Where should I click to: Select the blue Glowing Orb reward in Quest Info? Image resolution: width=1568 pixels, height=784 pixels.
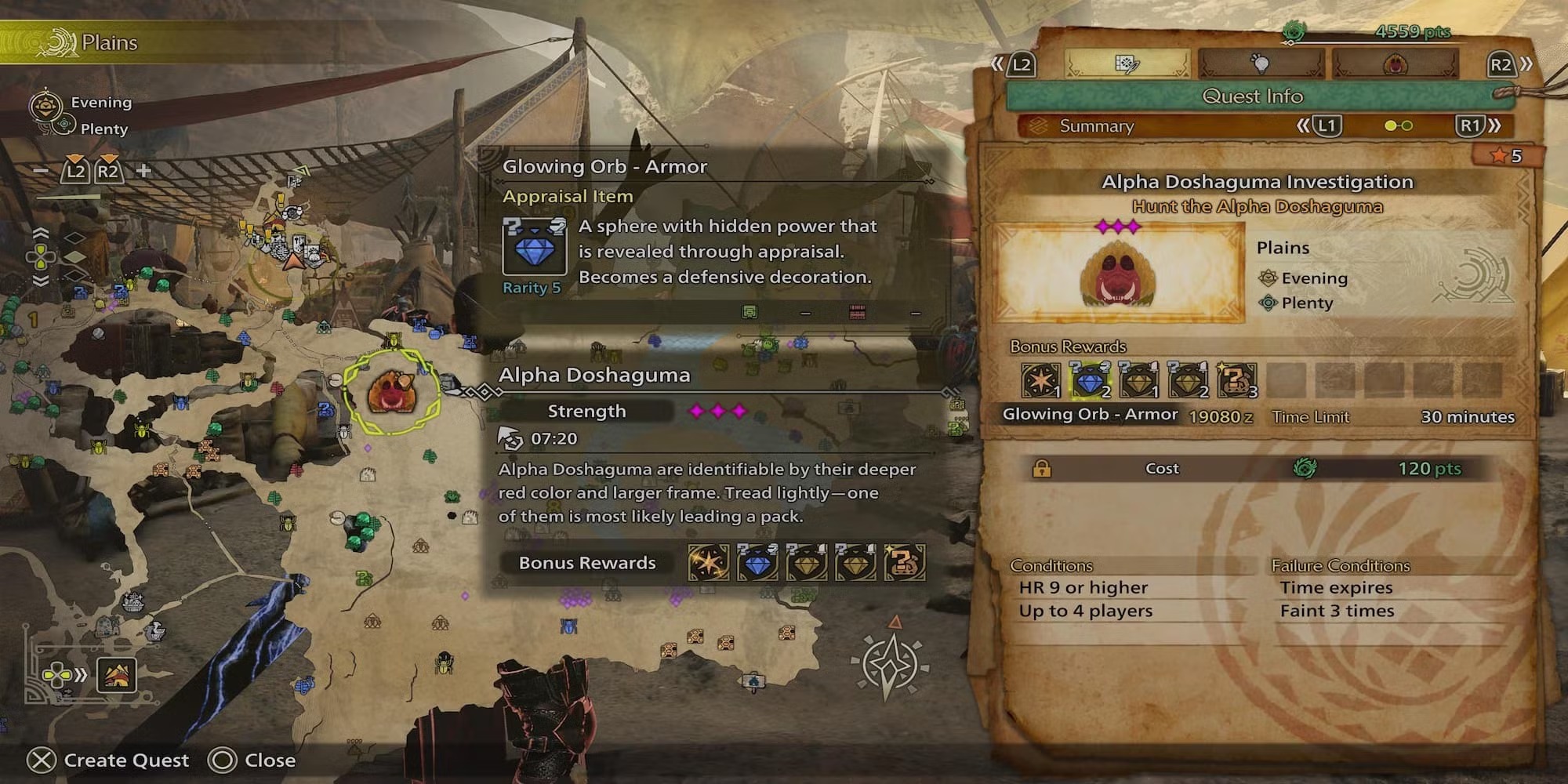coord(1090,381)
